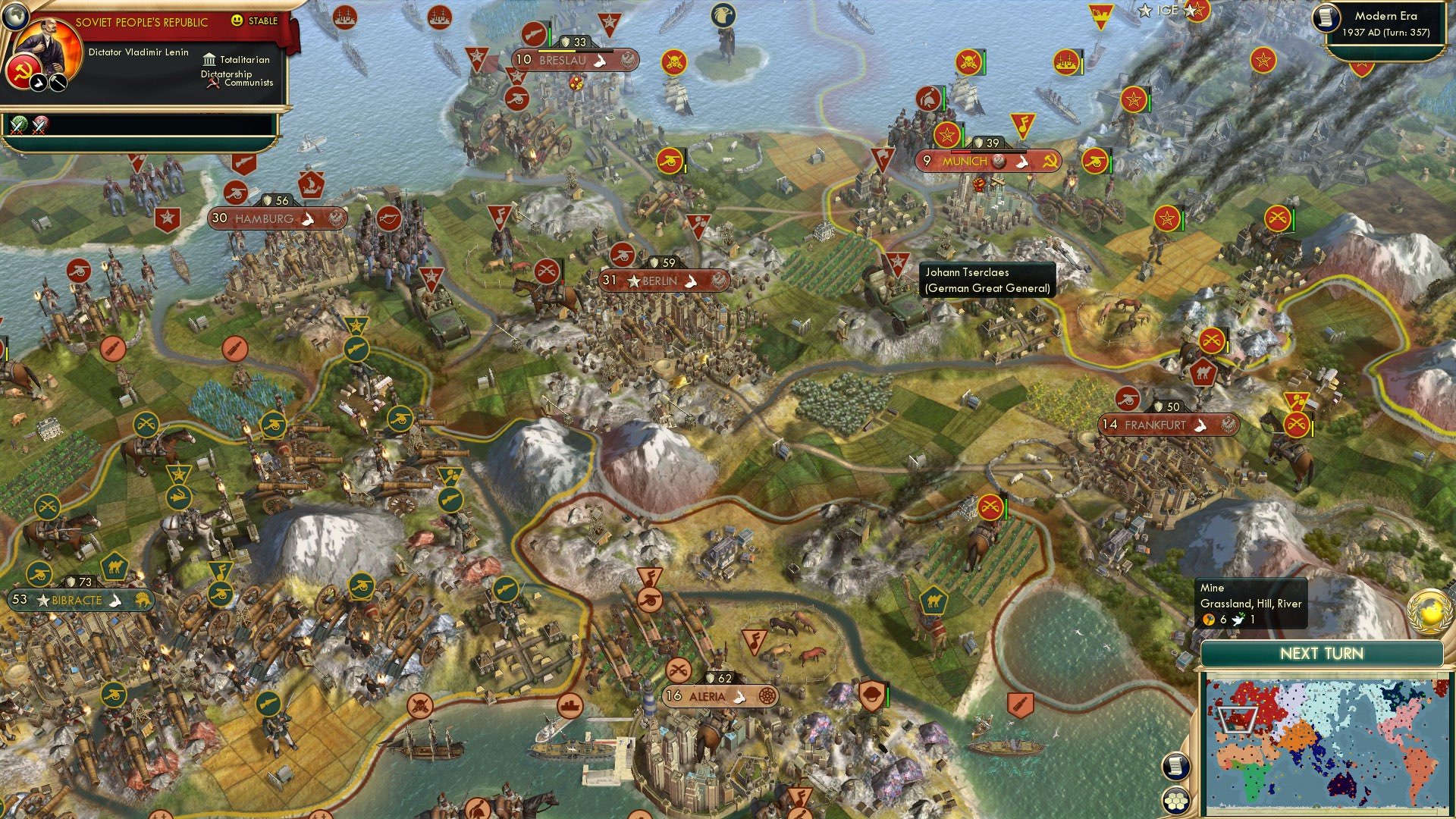Open the notification scroll icon beside the minimap
1456x819 pixels.
(x=1175, y=767)
